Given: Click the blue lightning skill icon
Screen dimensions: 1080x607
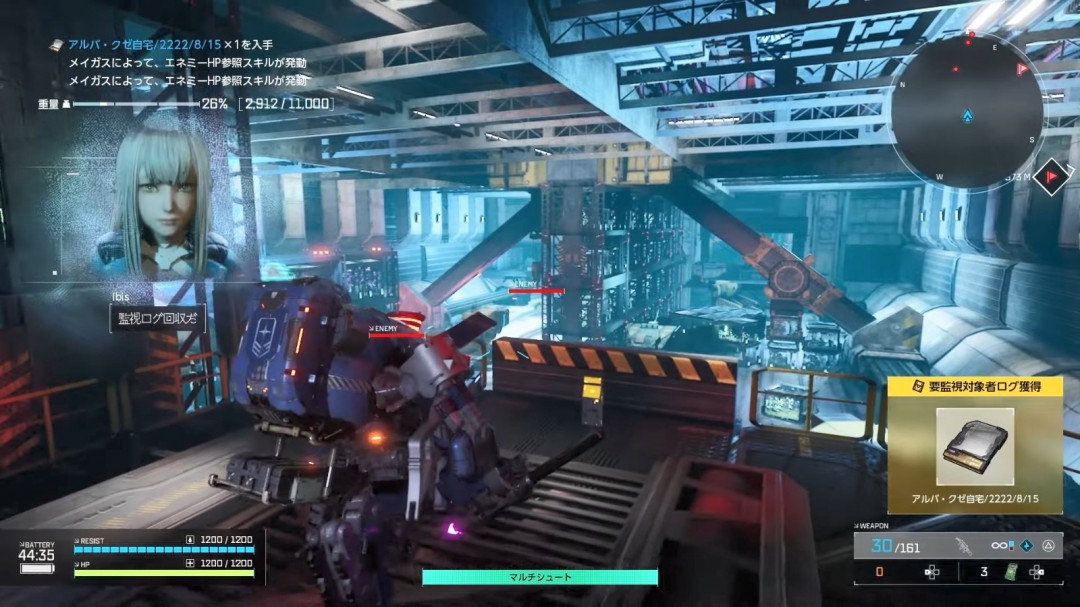Looking at the screenshot, I should (1027, 546).
